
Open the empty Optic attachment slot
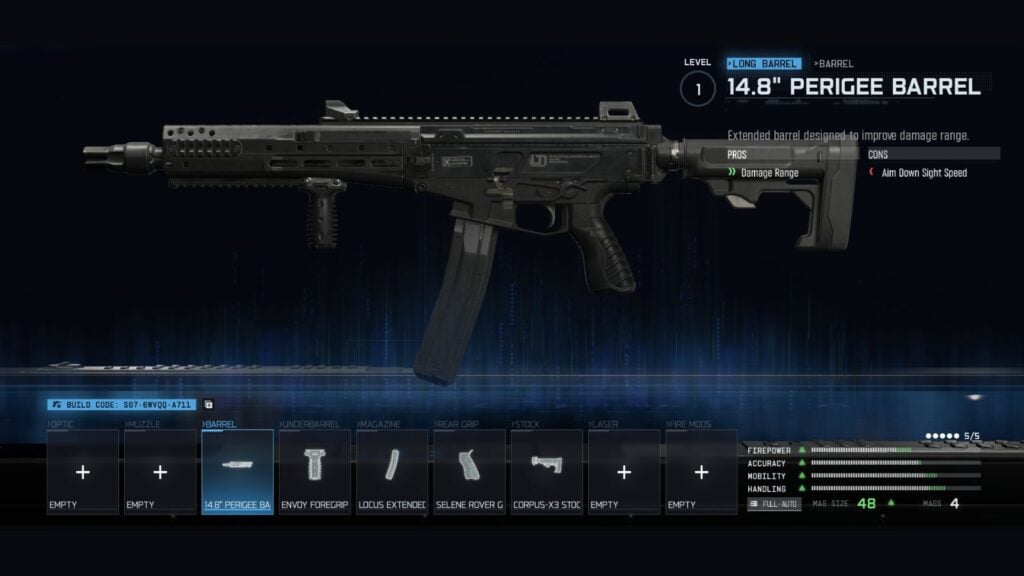[x=83, y=472]
